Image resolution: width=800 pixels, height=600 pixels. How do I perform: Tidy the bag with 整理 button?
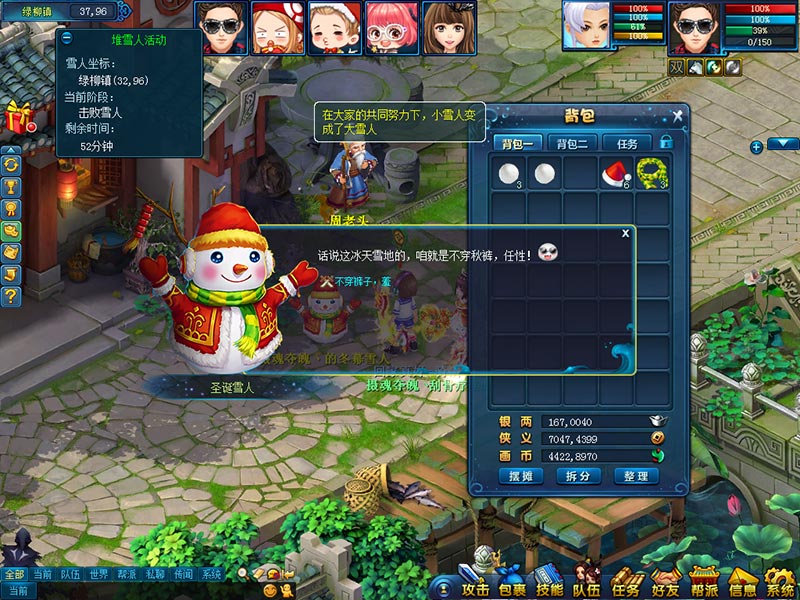[x=636, y=476]
